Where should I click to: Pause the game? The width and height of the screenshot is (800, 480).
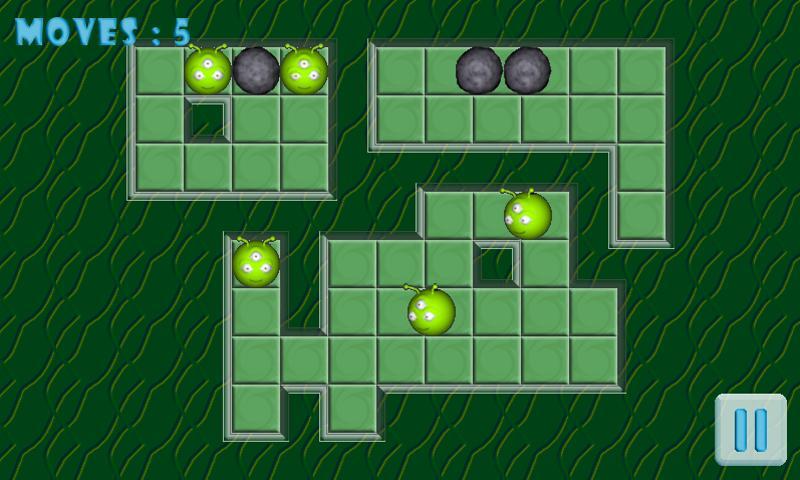(x=750, y=429)
